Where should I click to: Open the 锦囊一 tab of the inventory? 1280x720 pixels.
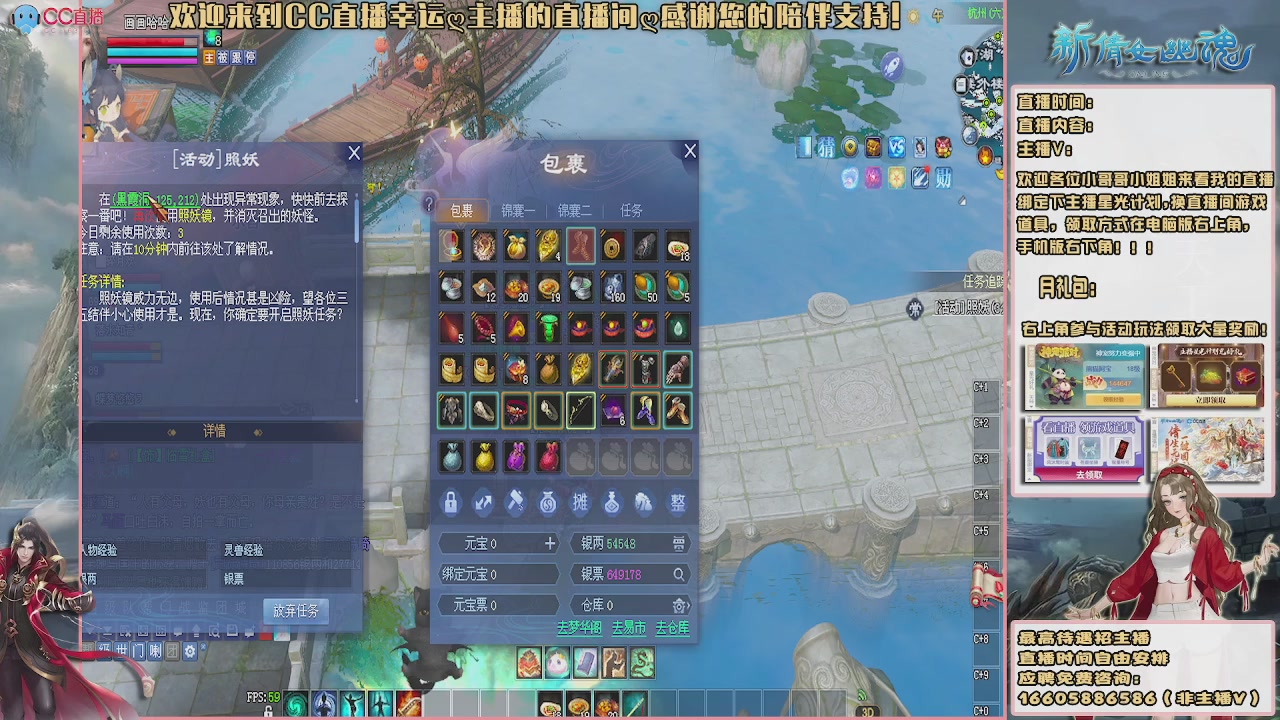tap(518, 210)
